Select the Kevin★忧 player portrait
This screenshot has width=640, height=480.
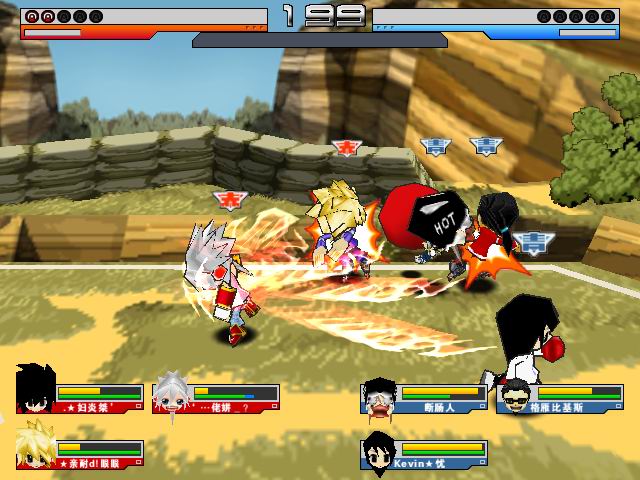pyautogui.click(x=380, y=449)
